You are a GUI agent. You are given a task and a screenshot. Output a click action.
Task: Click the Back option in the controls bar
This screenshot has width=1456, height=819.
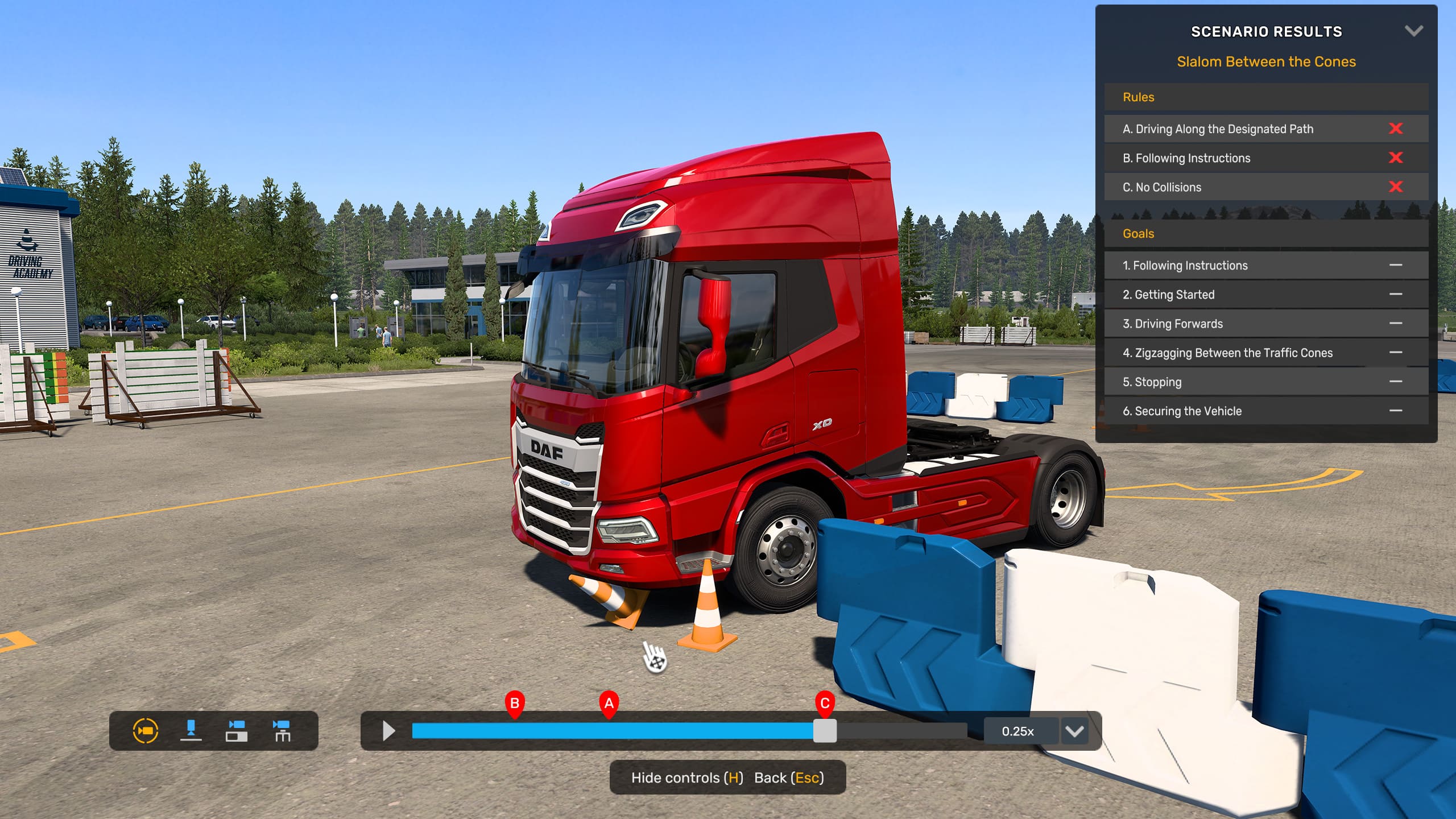(x=788, y=777)
